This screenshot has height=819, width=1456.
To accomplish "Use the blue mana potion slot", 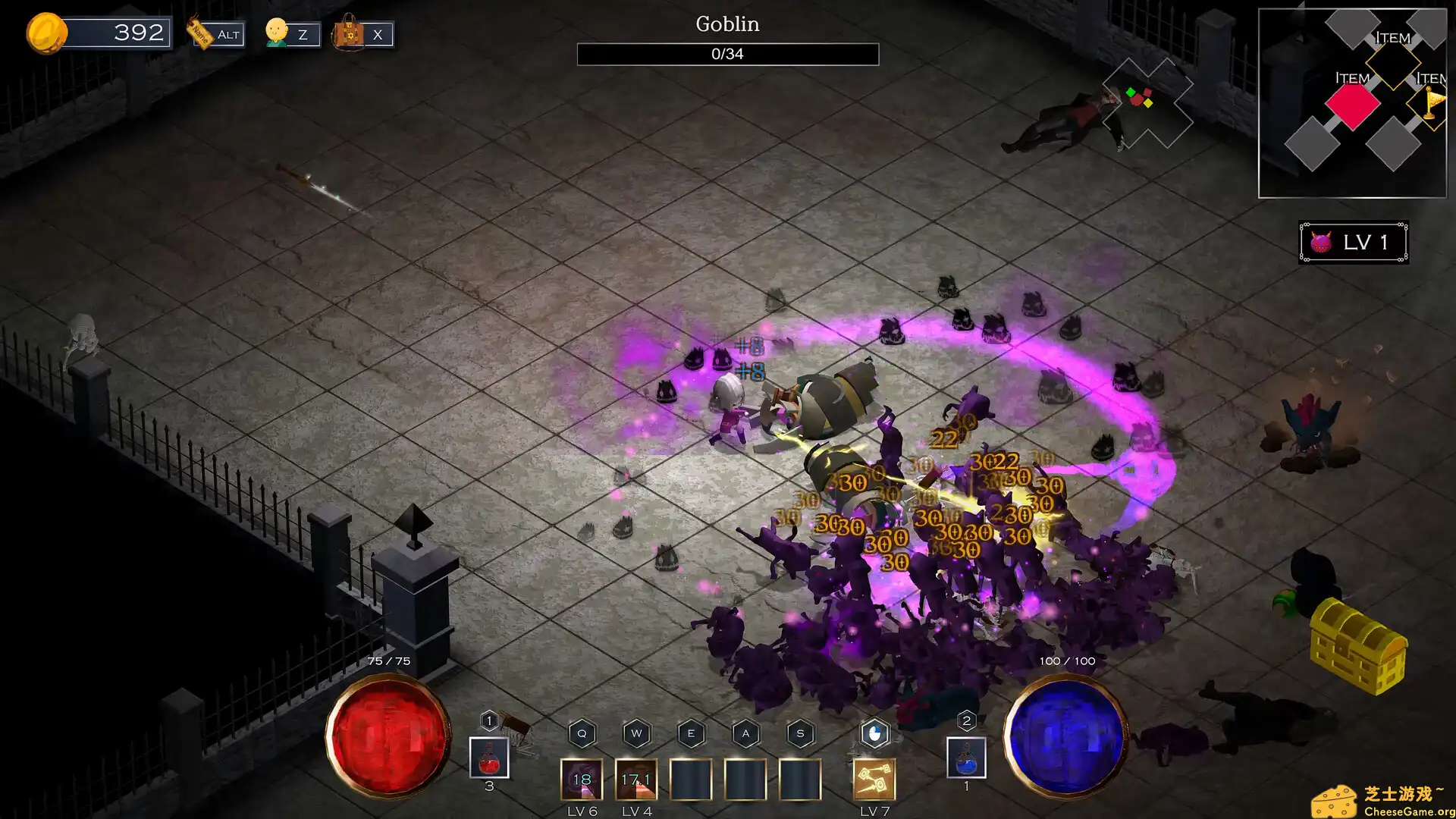I will coord(966,758).
